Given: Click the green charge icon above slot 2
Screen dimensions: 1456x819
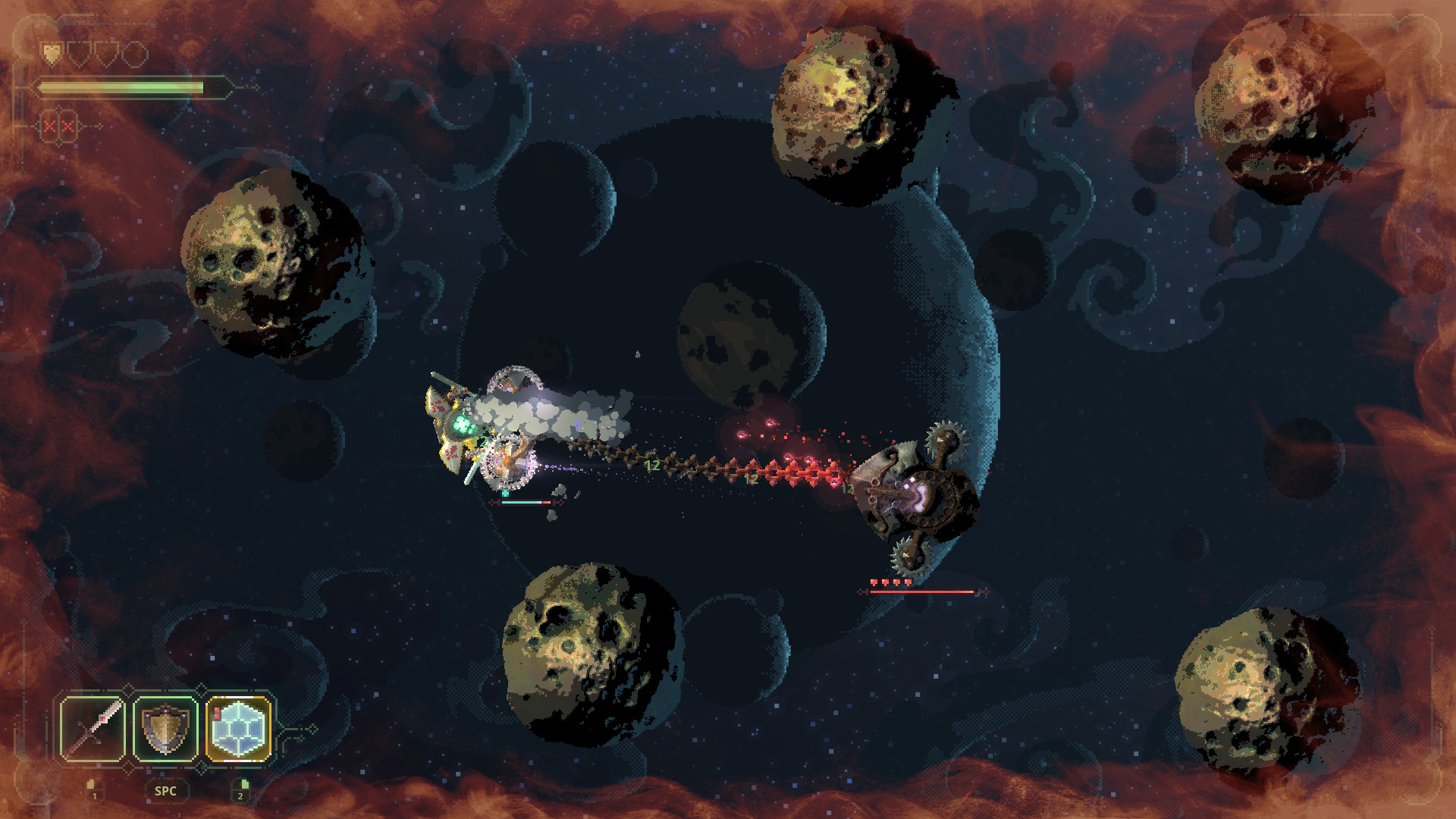Looking at the screenshot, I should tap(245, 785).
